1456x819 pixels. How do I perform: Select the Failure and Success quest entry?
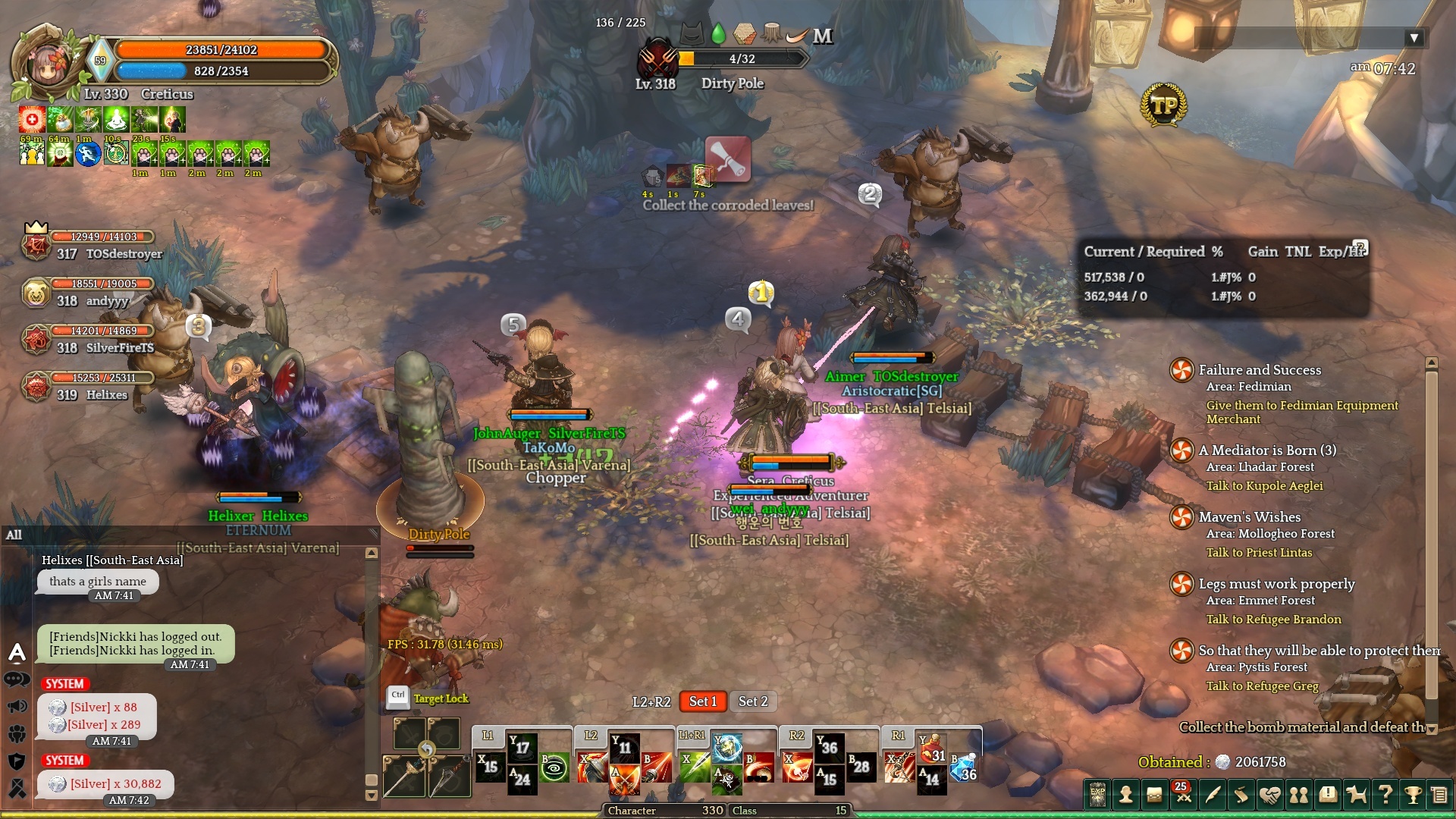[1259, 370]
